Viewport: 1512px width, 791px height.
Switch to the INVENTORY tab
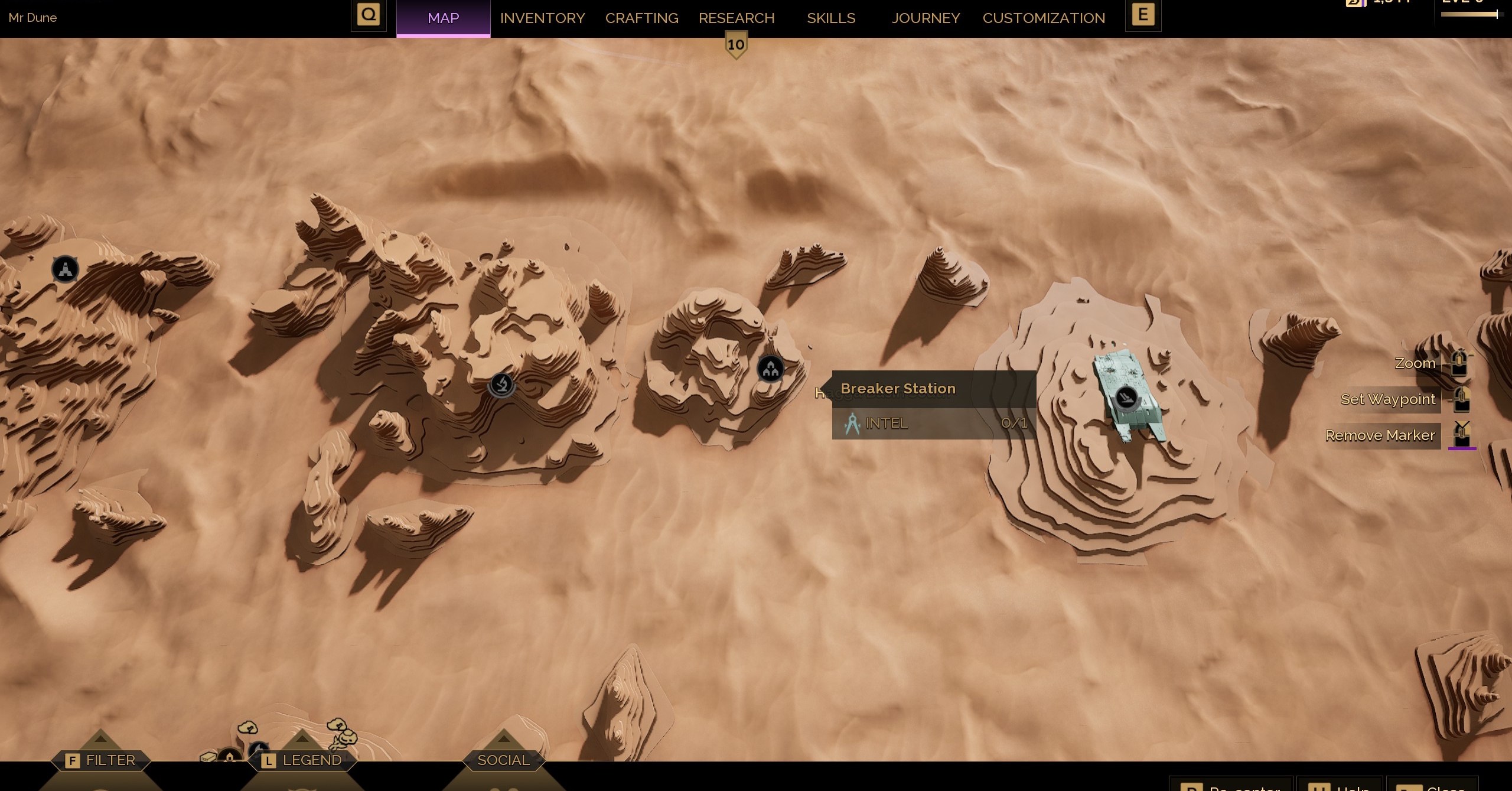pyautogui.click(x=542, y=18)
